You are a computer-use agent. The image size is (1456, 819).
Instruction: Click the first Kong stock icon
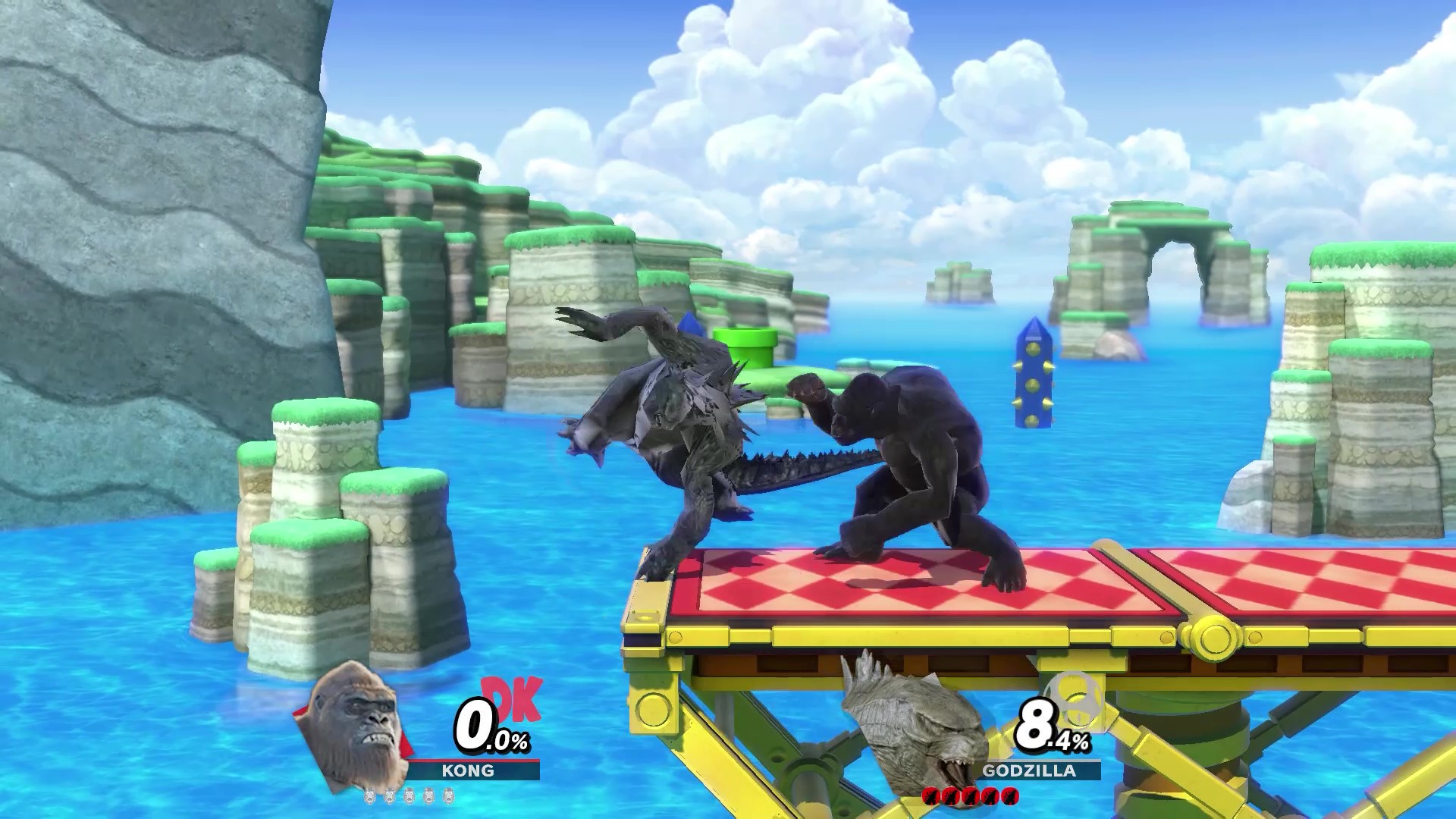click(369, 796)
